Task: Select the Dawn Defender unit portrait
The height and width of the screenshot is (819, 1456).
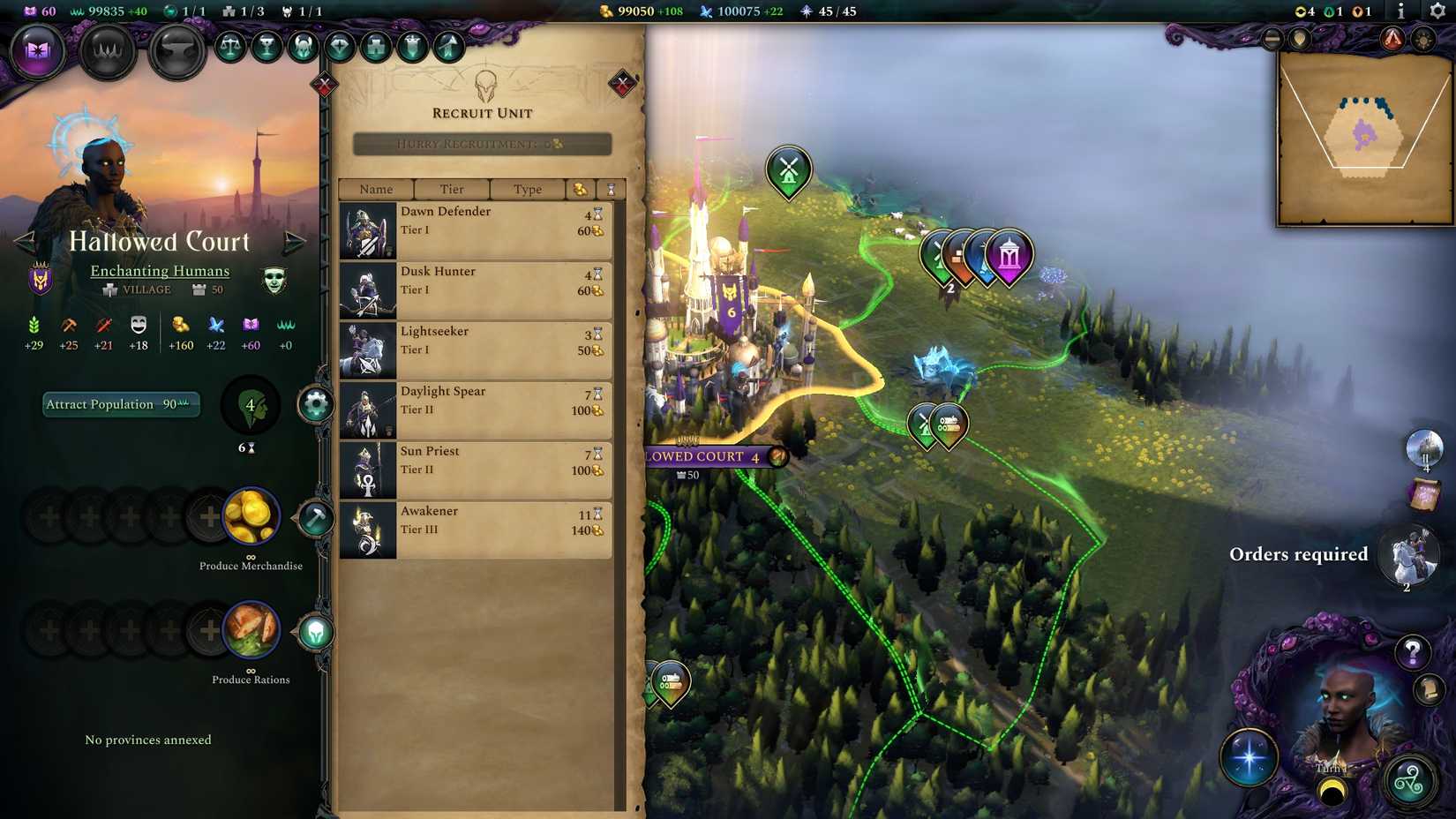Action: pyautogui.click(x=367, y=229)
